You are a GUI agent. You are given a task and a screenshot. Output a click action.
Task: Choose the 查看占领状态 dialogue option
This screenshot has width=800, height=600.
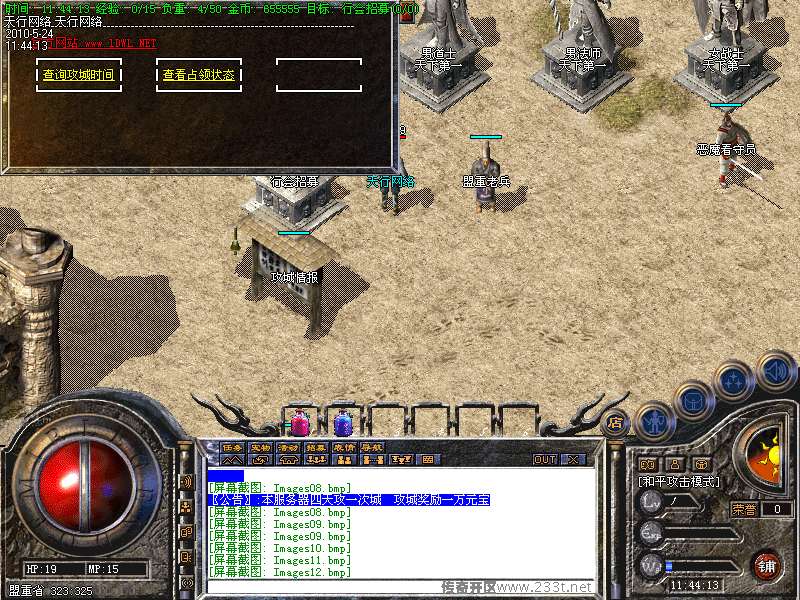199,75
